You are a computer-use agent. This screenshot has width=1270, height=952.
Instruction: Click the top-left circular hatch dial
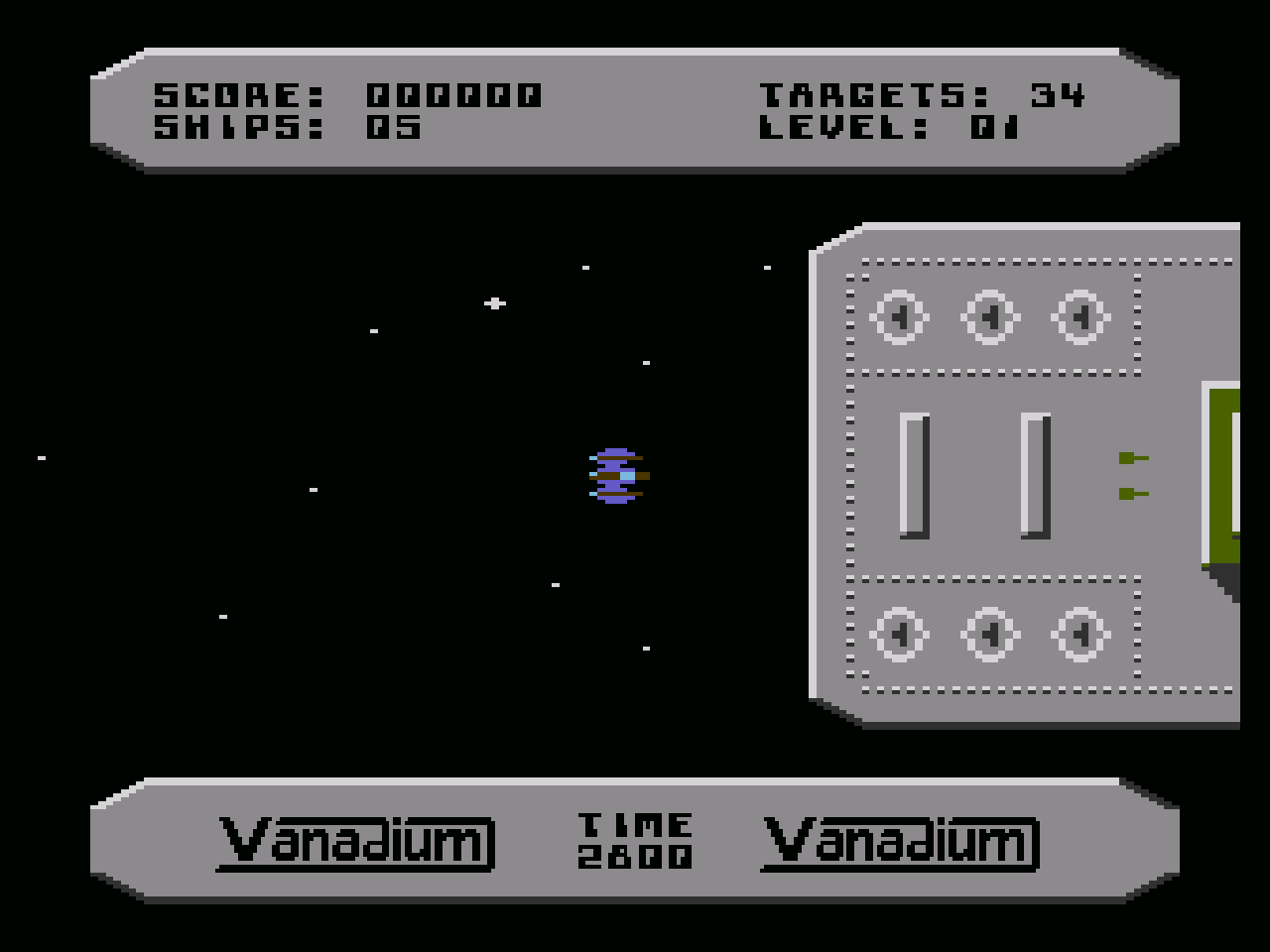coord(898,317)
